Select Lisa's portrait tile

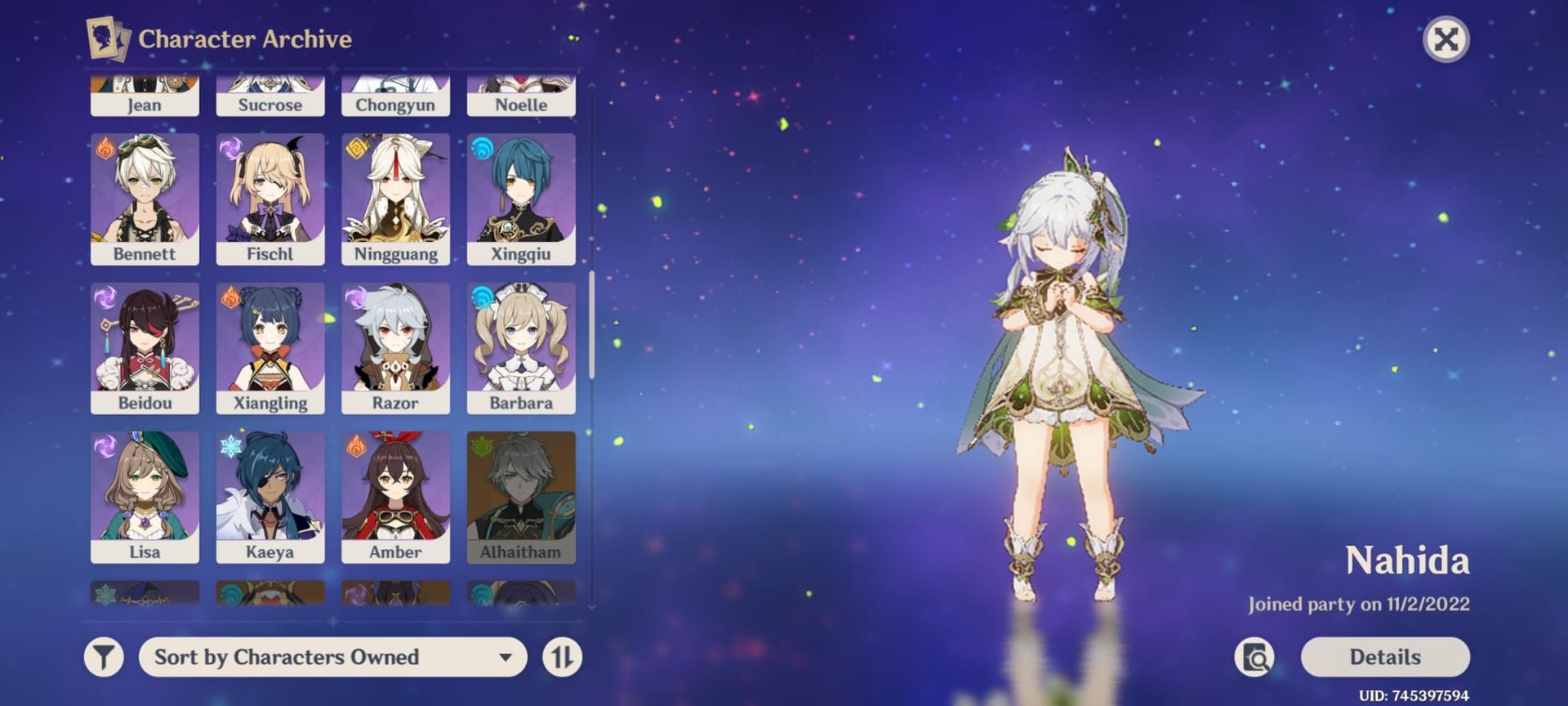coord(145,497)
